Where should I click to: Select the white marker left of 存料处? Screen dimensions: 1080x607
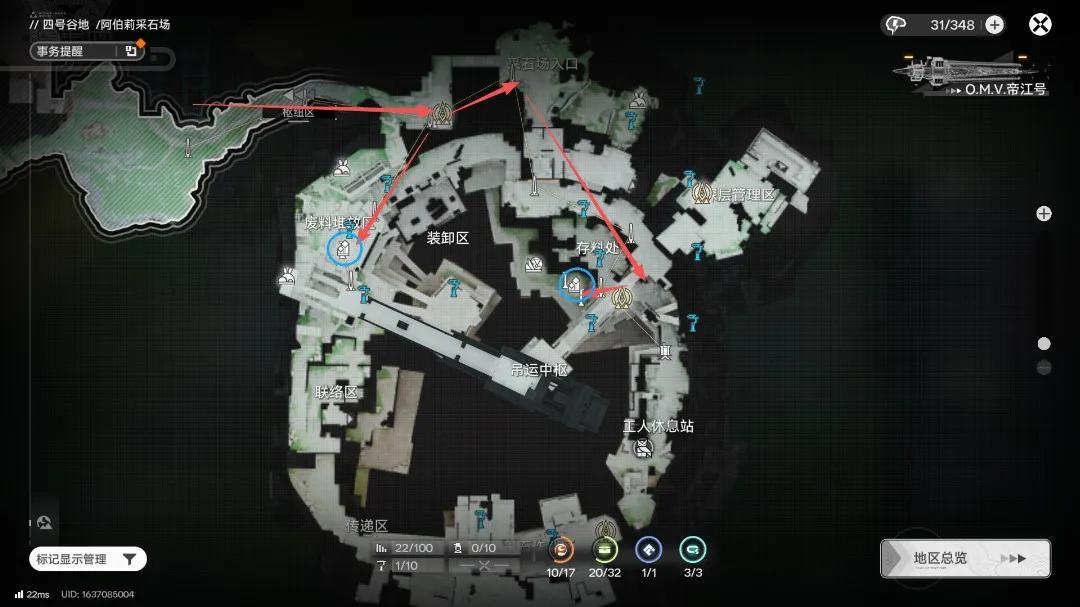click(535, 265)
